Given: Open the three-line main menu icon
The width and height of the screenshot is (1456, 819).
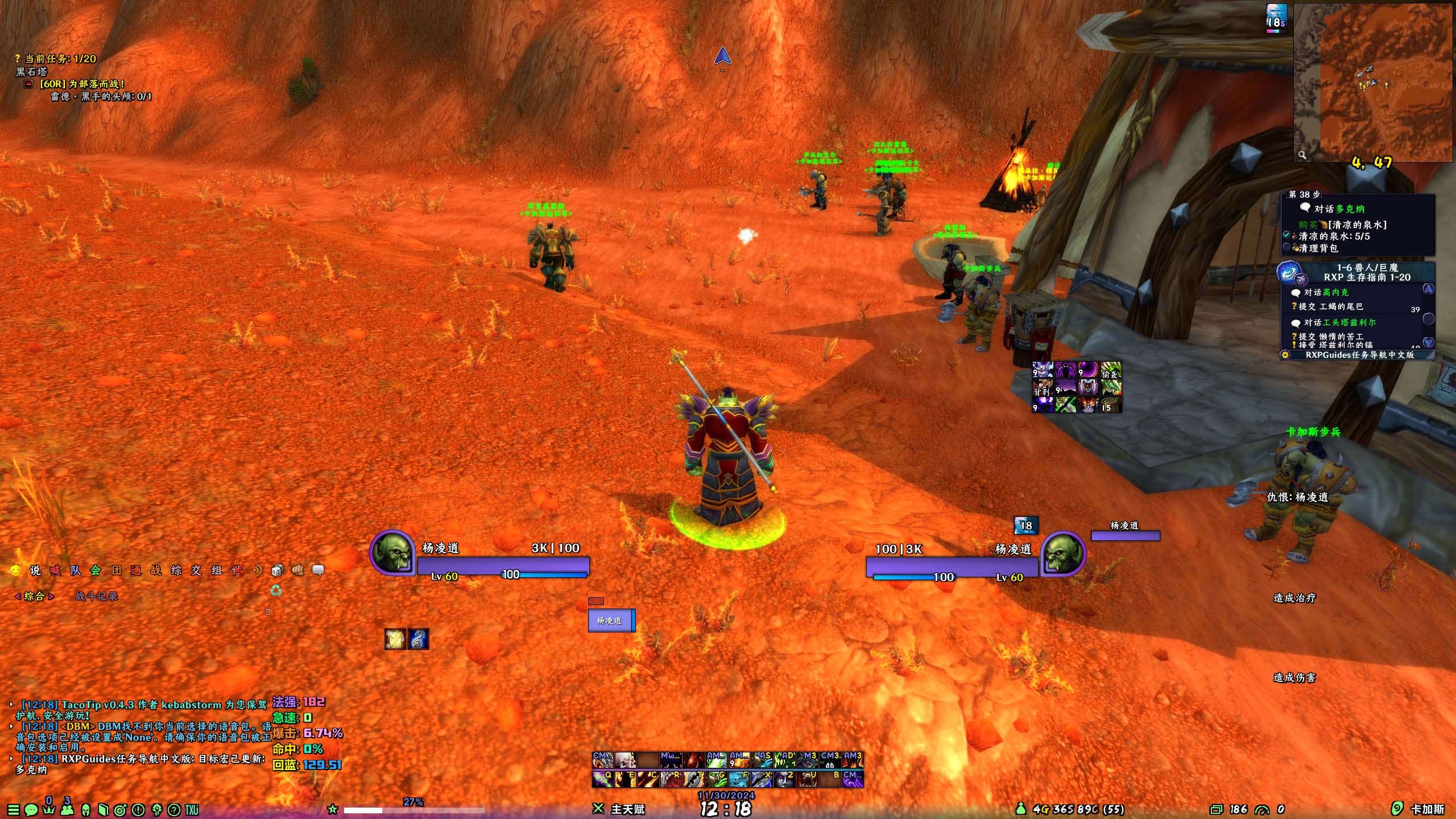Looking at the screenshot, I should pyautogui.click(x=14, y=809).
